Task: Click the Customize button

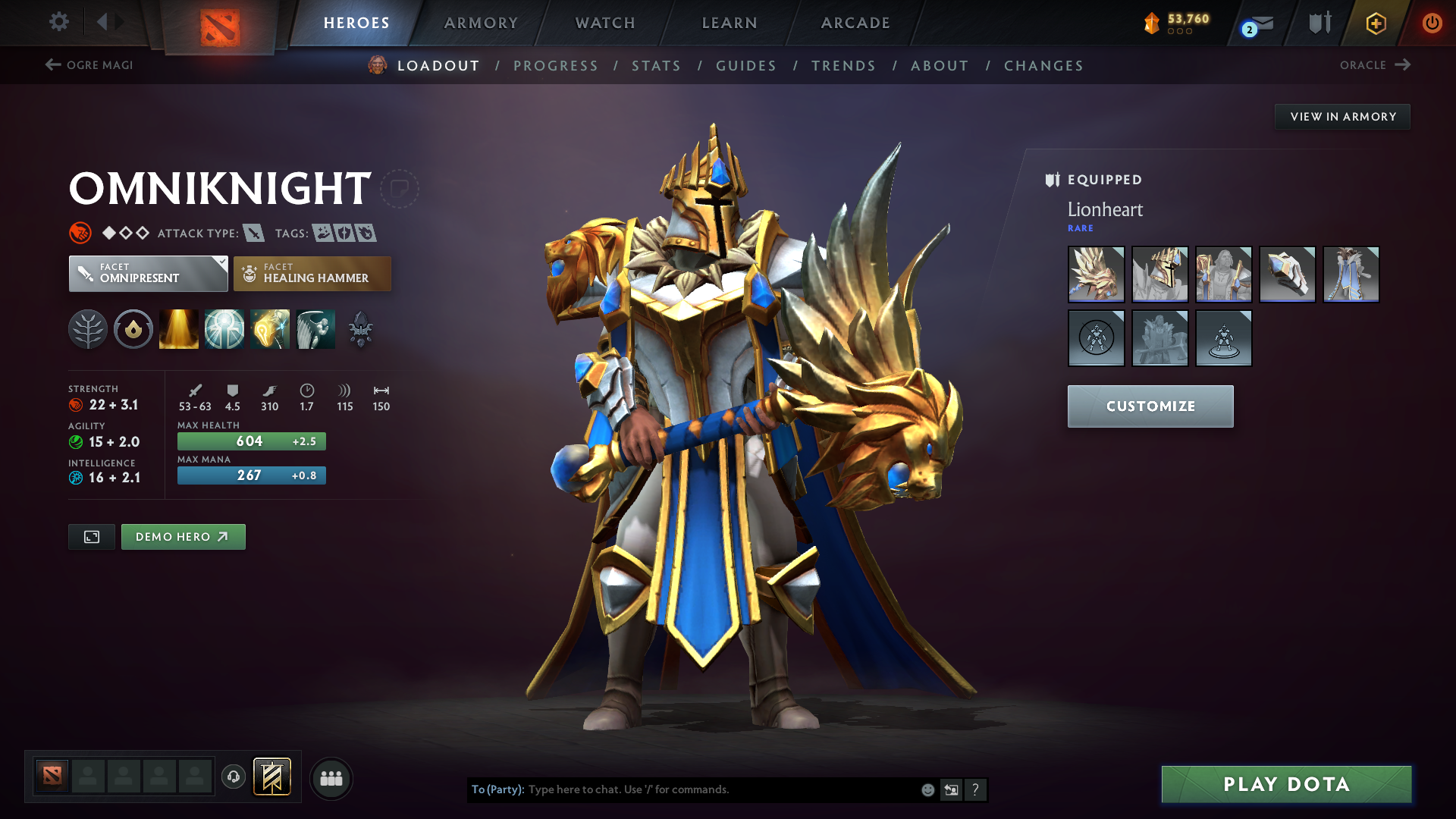Action: point(1150,406)
